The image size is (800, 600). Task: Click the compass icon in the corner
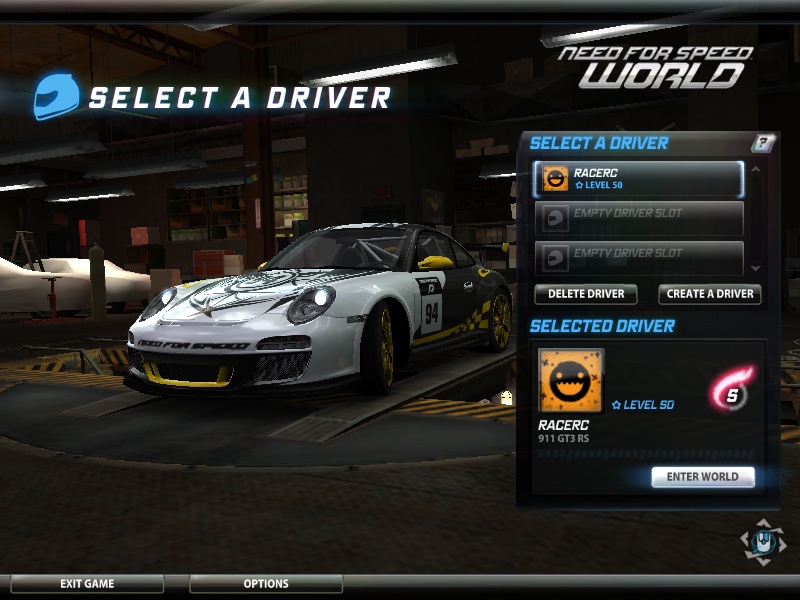(762, 541)
